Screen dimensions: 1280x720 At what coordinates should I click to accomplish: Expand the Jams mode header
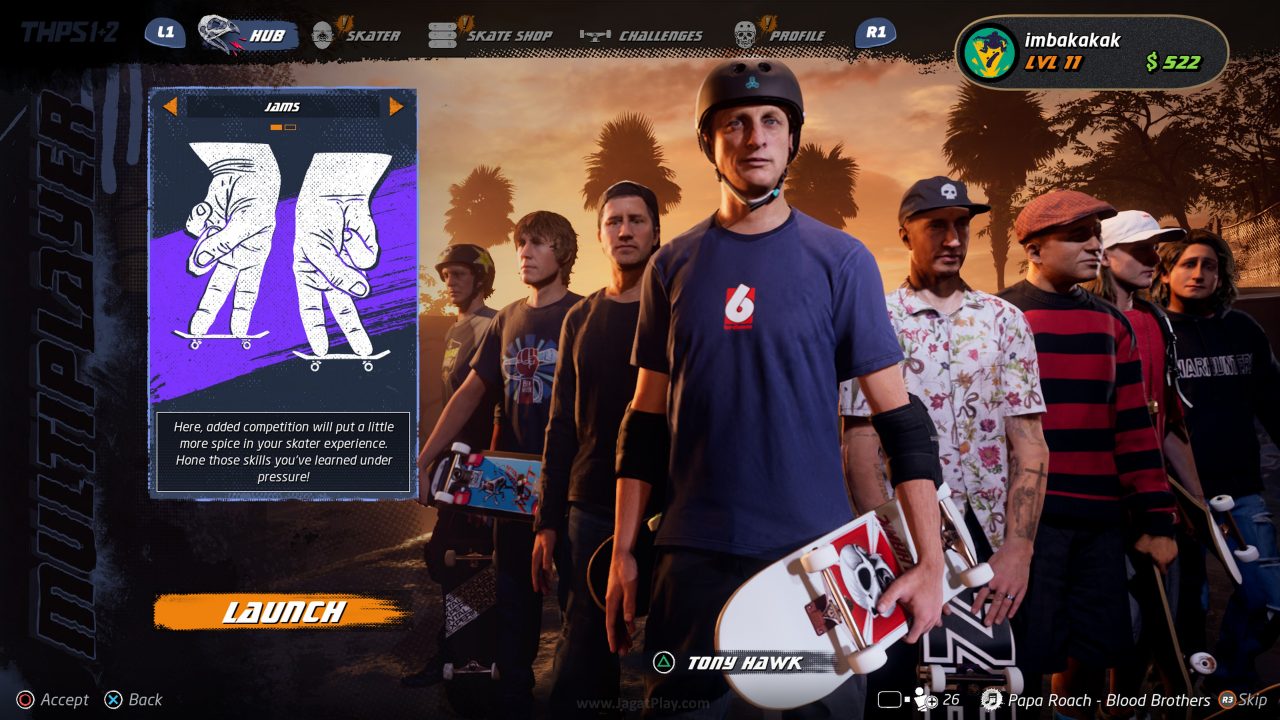pos(283,105)
